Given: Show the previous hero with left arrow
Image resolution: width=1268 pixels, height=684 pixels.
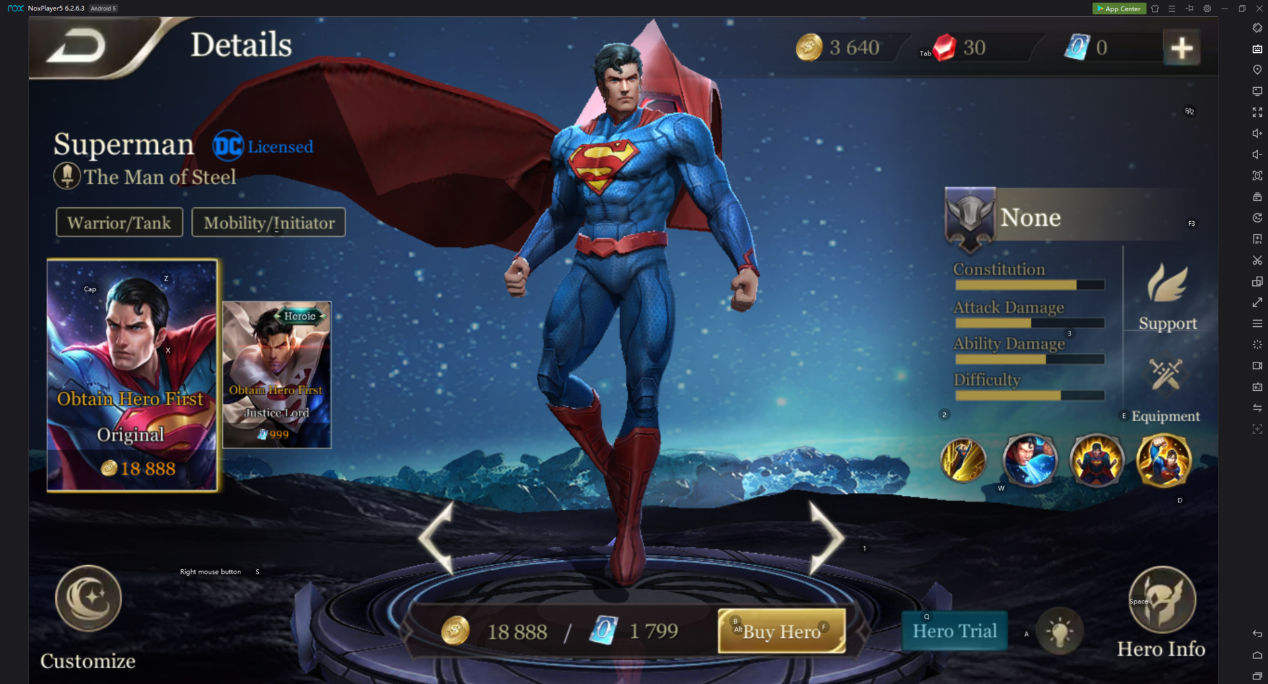Looking at the screenshot, I should pos(436,537).
